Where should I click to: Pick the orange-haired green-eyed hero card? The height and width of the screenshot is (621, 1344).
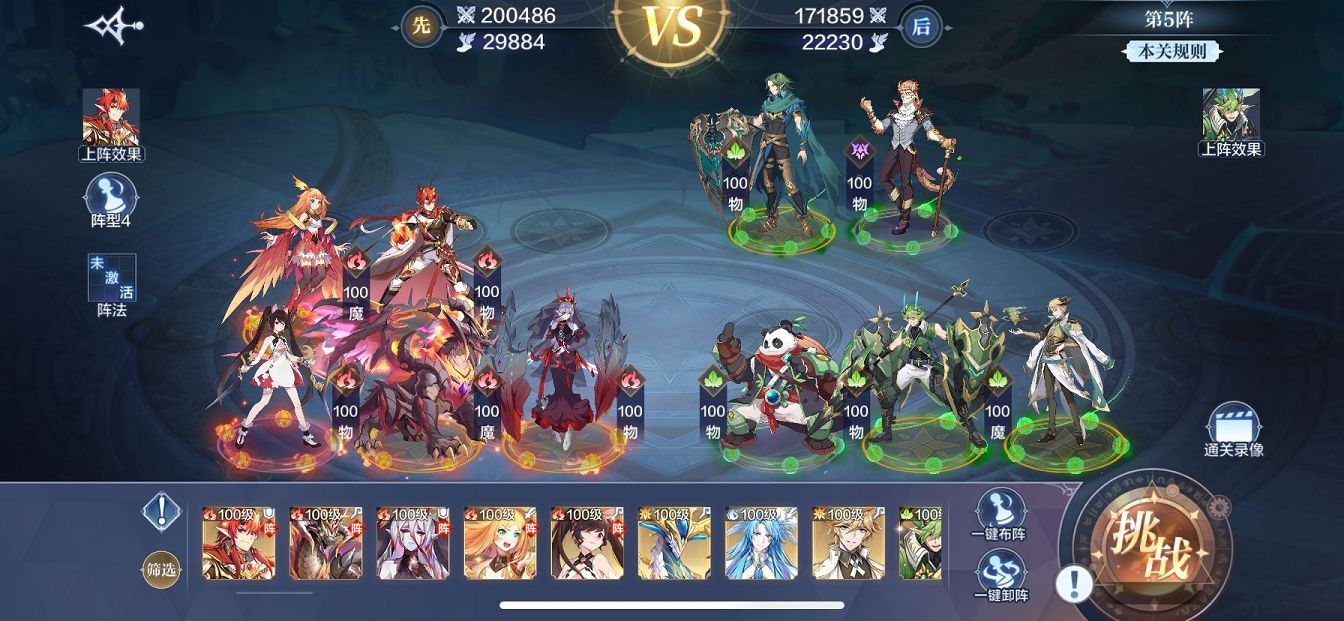(500, 543)
